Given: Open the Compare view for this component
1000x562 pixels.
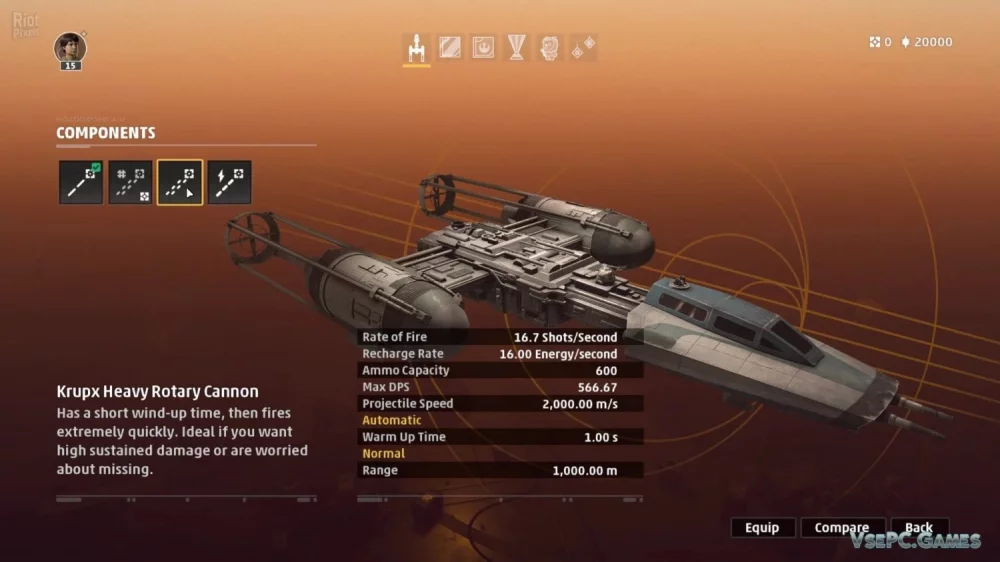Looking at the screenshot, I should 841,528.
